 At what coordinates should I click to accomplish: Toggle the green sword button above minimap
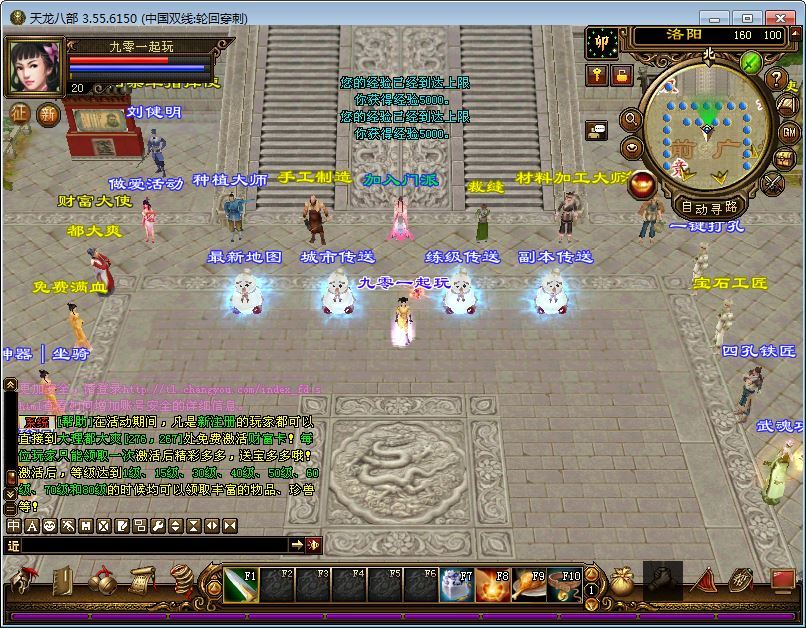751,62
